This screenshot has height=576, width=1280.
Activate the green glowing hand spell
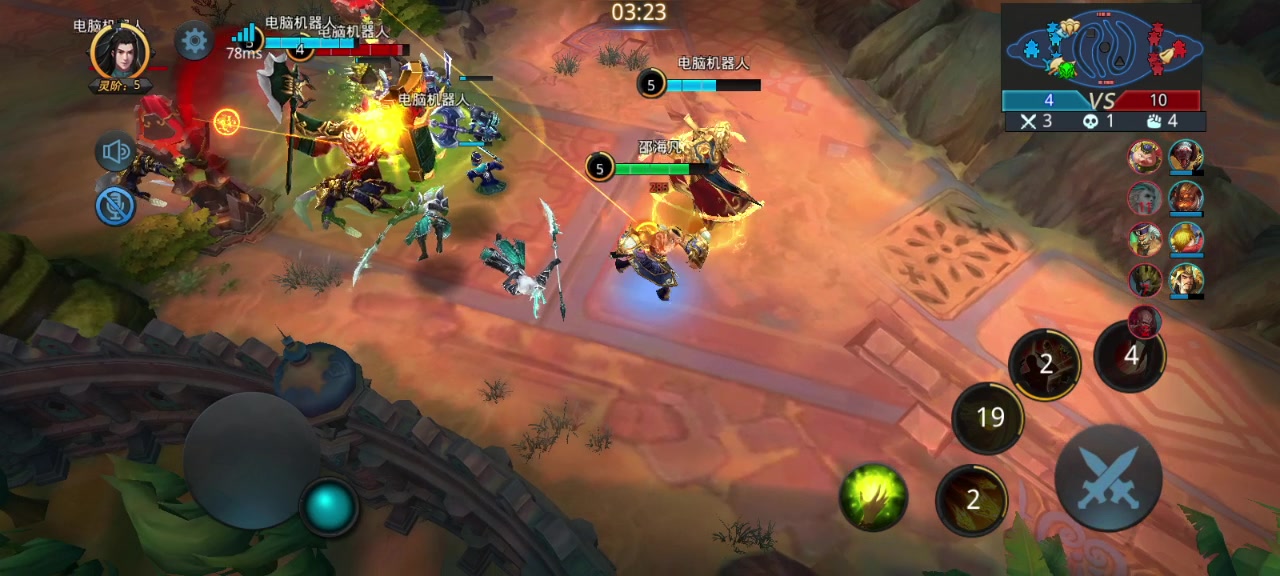click(x=873, y=496)
